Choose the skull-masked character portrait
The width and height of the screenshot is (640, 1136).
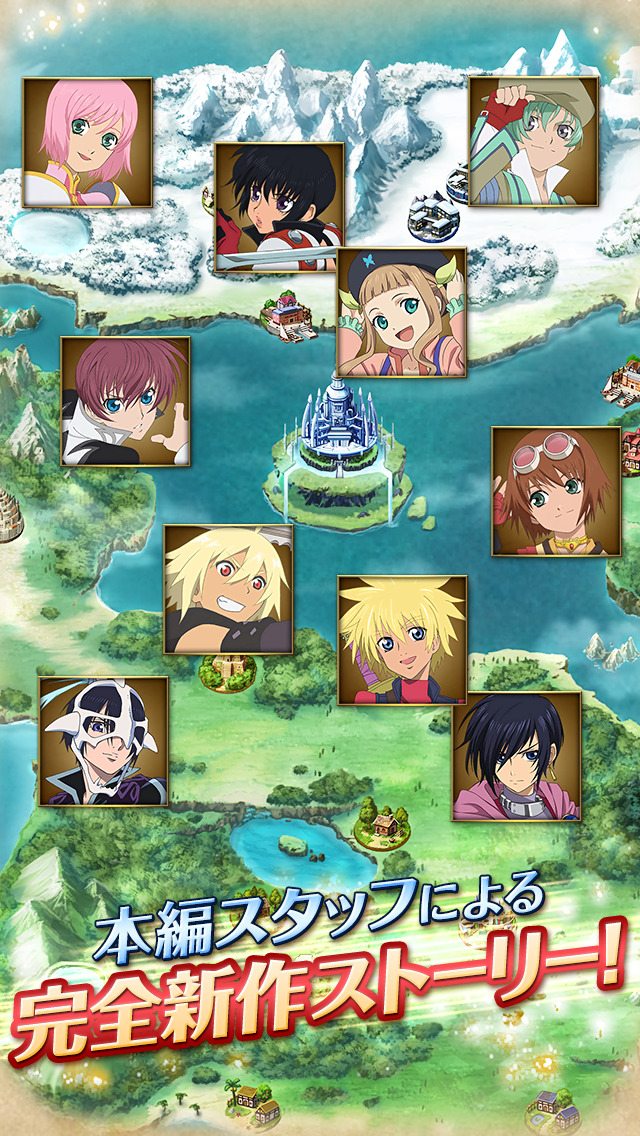103,741
